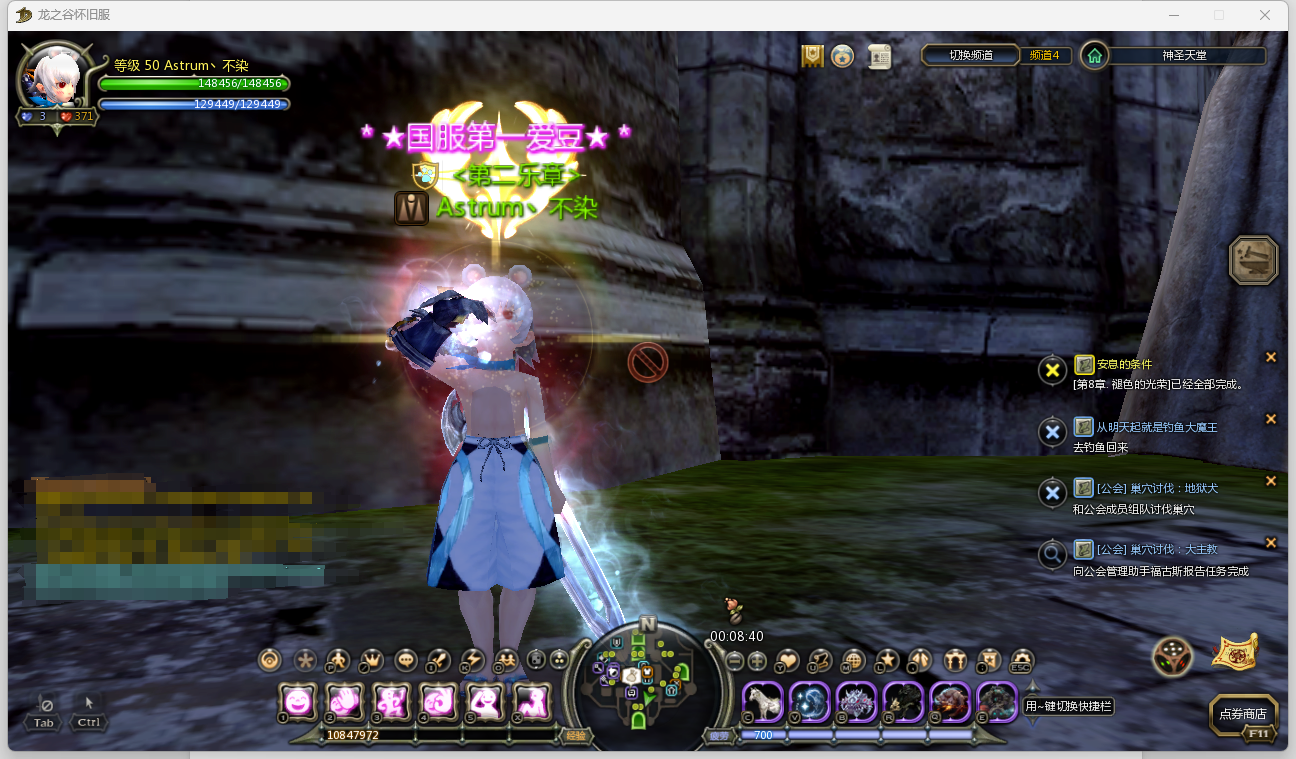
Task: Click the gold banner icon in top bar
Action: point(813,56)
